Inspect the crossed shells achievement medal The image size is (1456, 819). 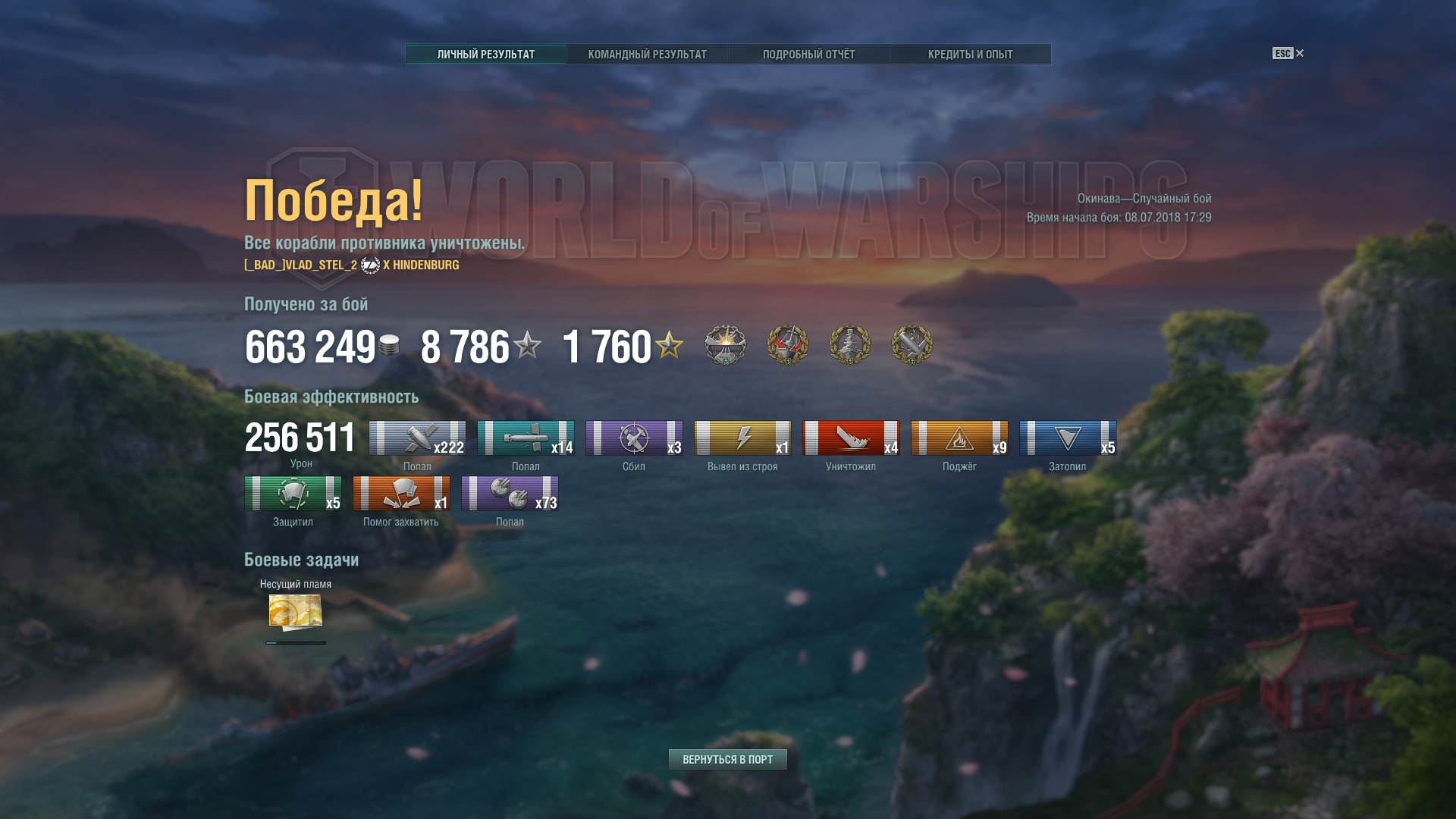[912, 345]
